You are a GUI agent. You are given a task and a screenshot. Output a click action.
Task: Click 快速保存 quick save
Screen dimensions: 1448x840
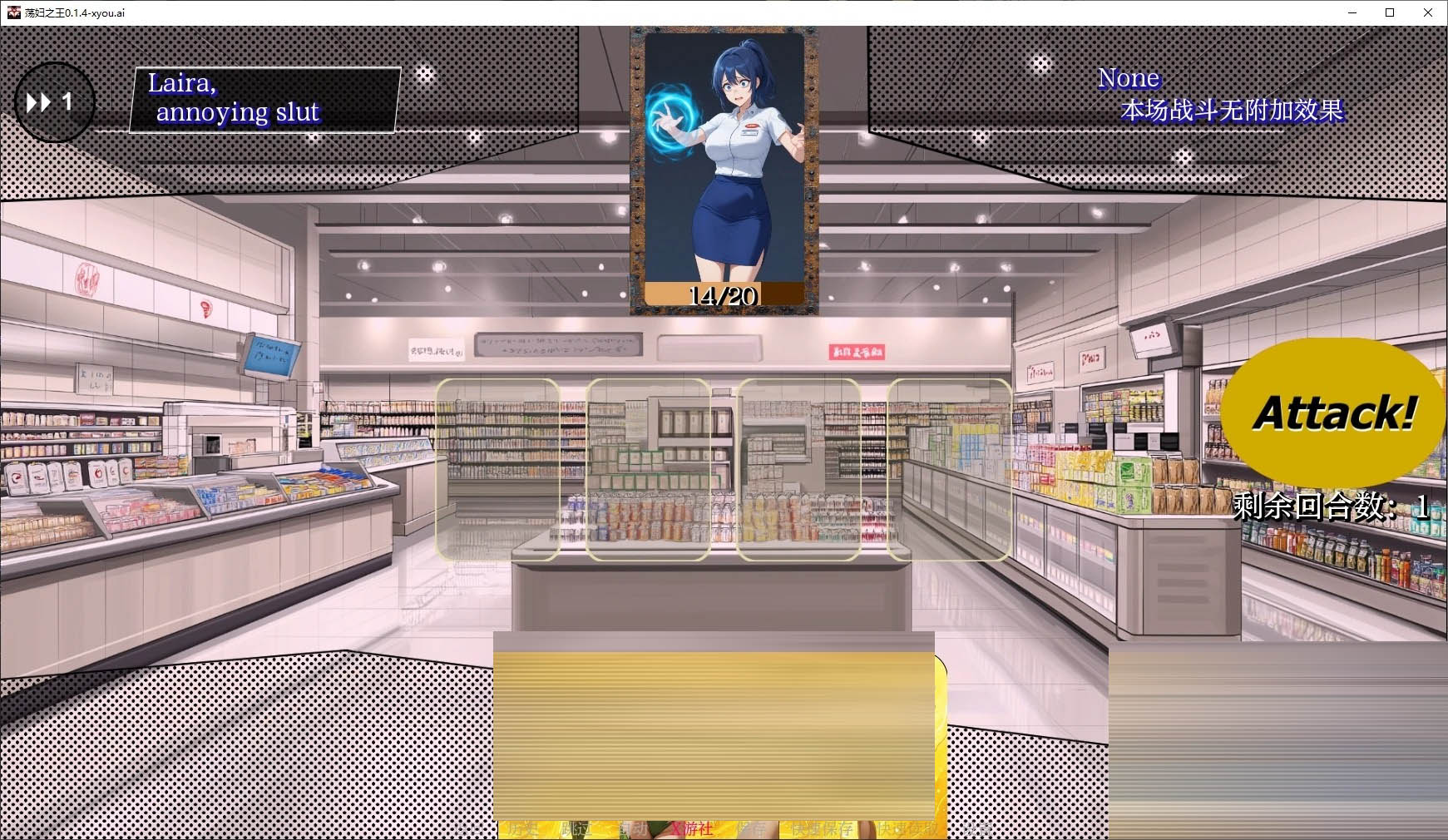823,829
